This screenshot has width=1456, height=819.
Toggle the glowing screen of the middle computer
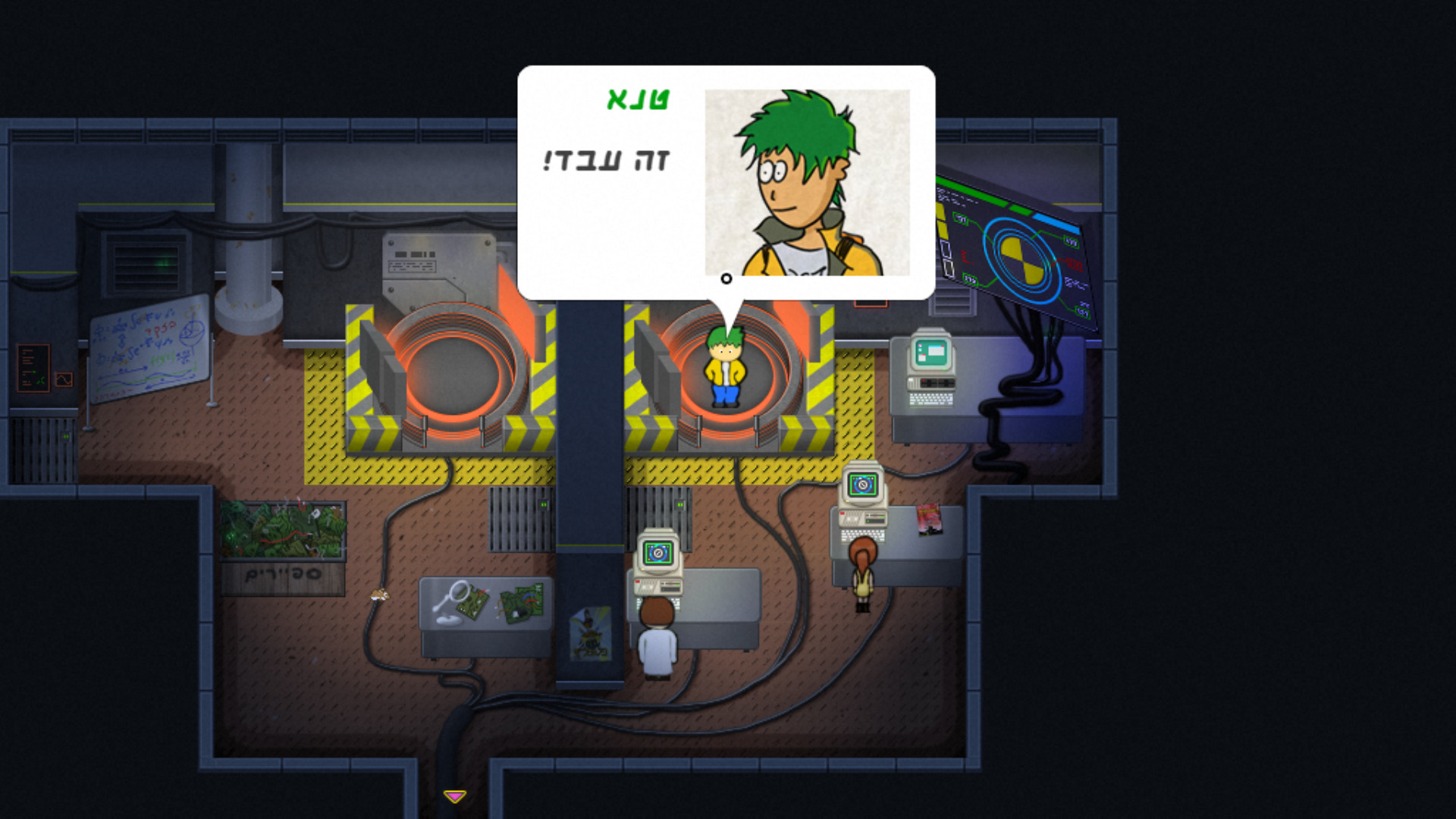pyautogui.click(x=658, y=552)
